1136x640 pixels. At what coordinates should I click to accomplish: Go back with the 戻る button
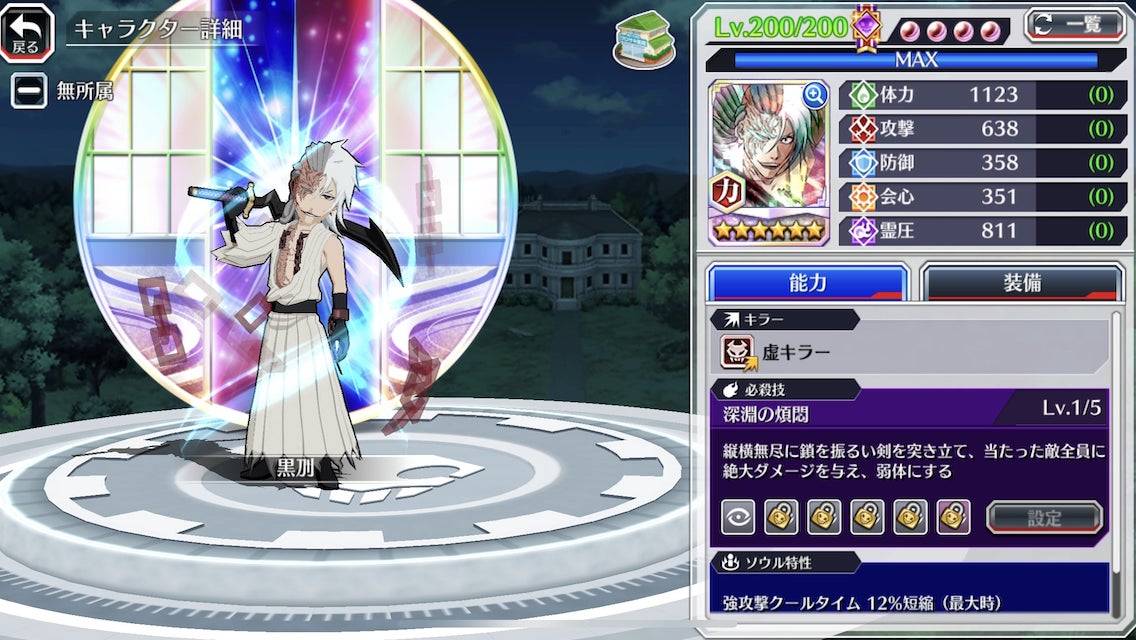click(27, 31)
